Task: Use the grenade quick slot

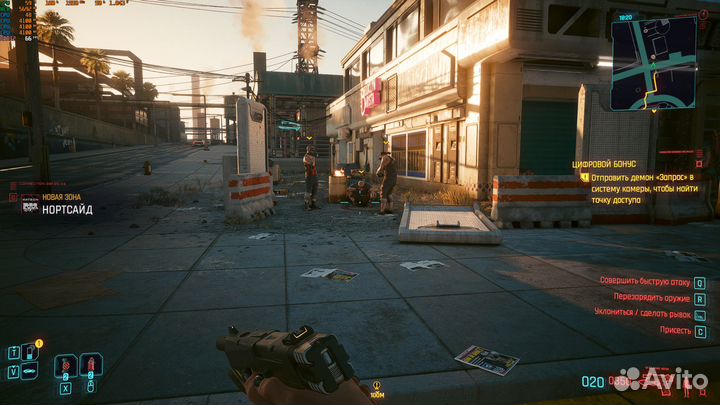Action: [x=89, y=365]
